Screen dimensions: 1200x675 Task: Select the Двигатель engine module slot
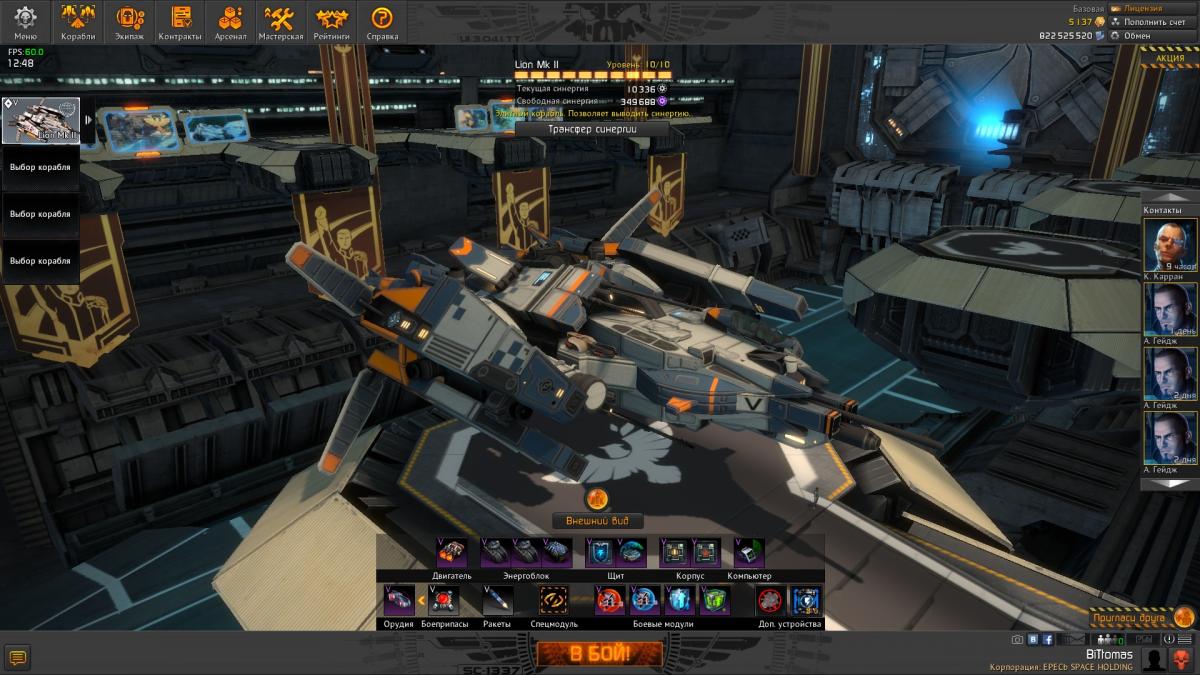[452, 552]
